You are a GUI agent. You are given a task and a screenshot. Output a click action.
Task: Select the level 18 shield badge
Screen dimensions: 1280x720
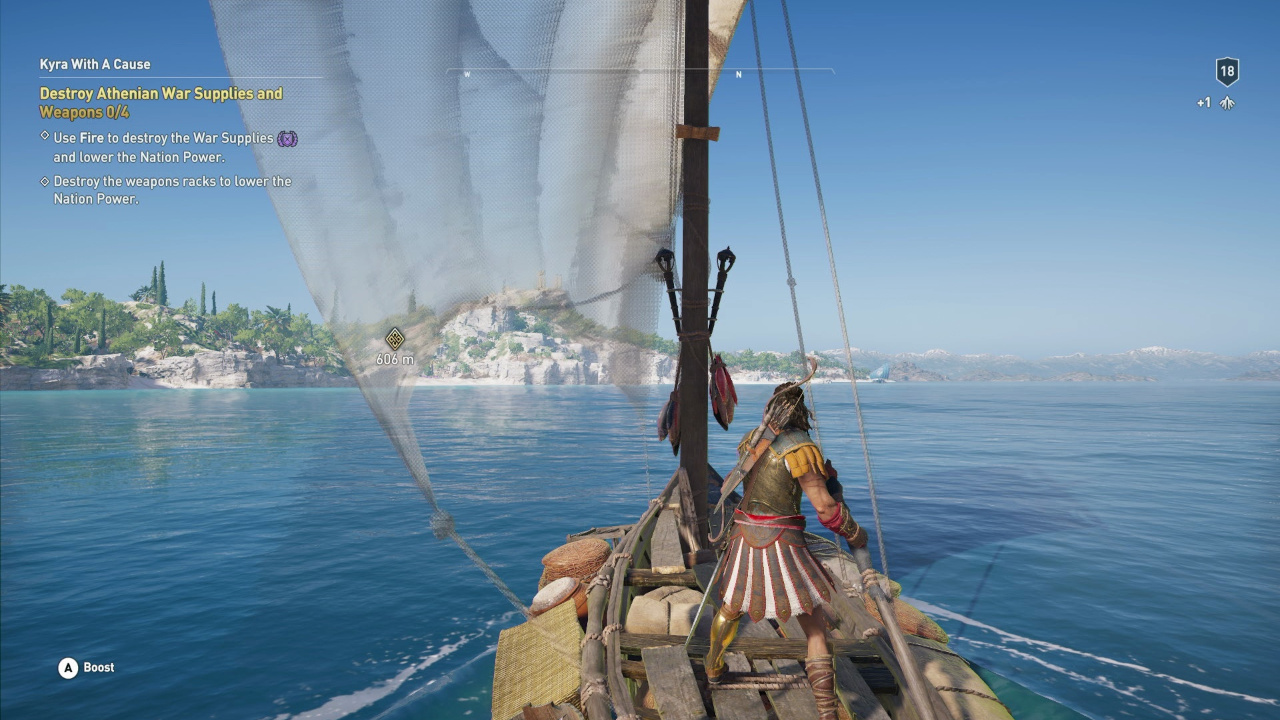(x=1227, y=72)
